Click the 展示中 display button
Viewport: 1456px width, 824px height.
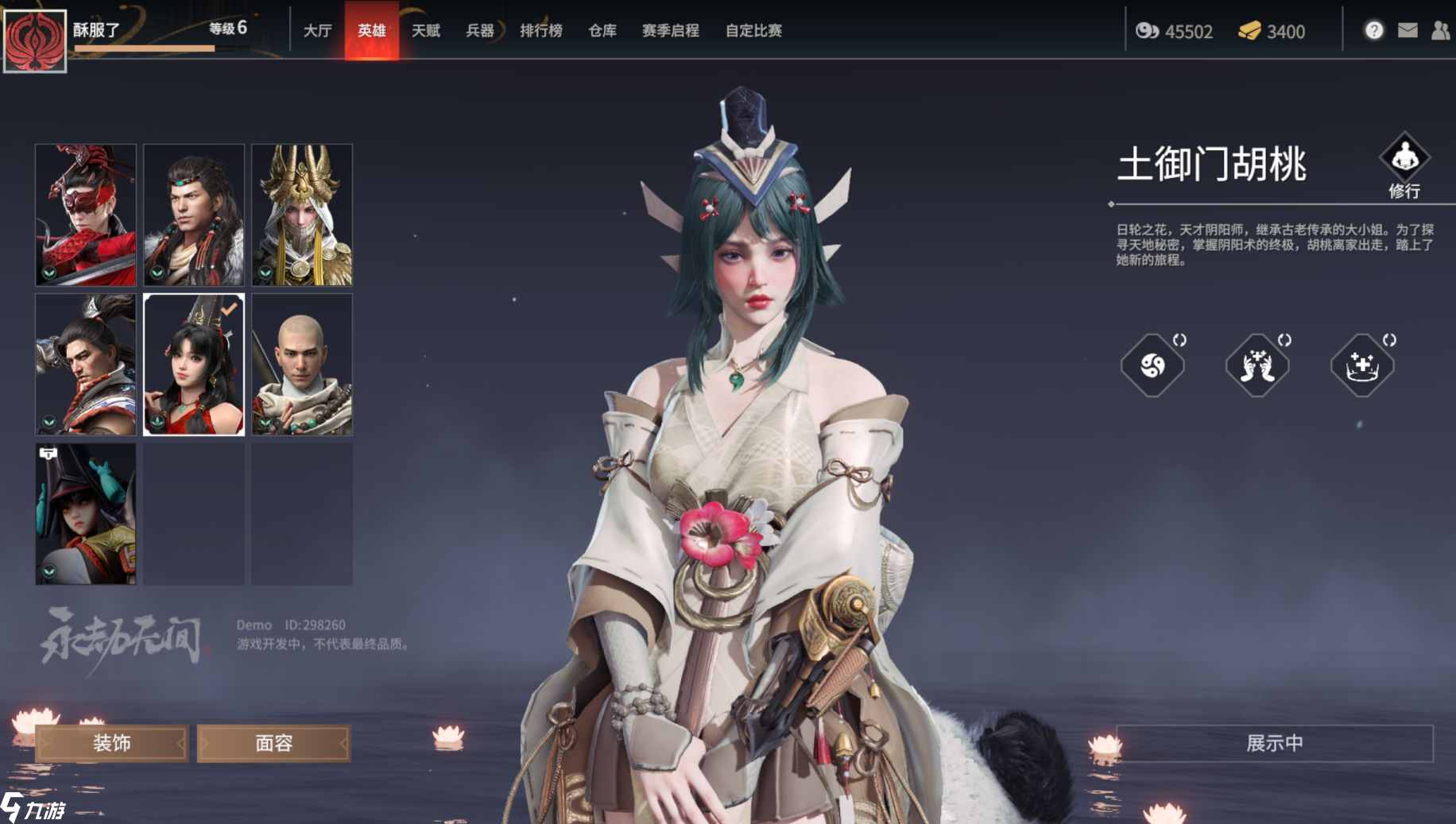[x=1274, y=743]
